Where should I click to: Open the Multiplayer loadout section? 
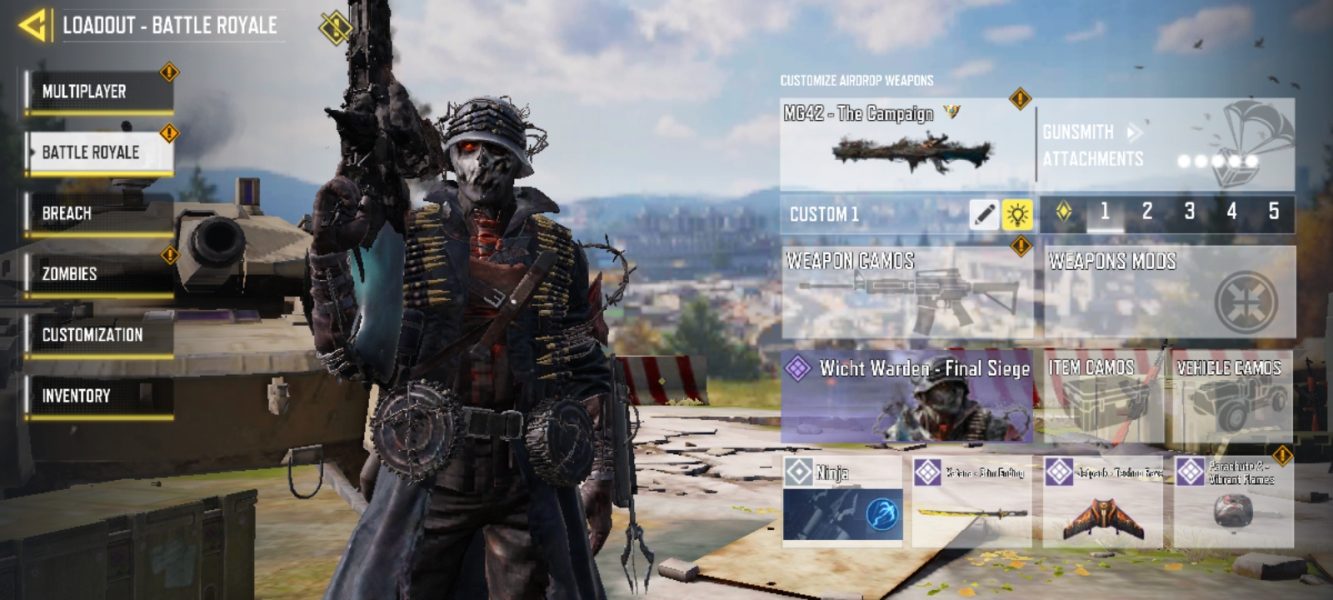pyautogui.click(x=99, y=92)
